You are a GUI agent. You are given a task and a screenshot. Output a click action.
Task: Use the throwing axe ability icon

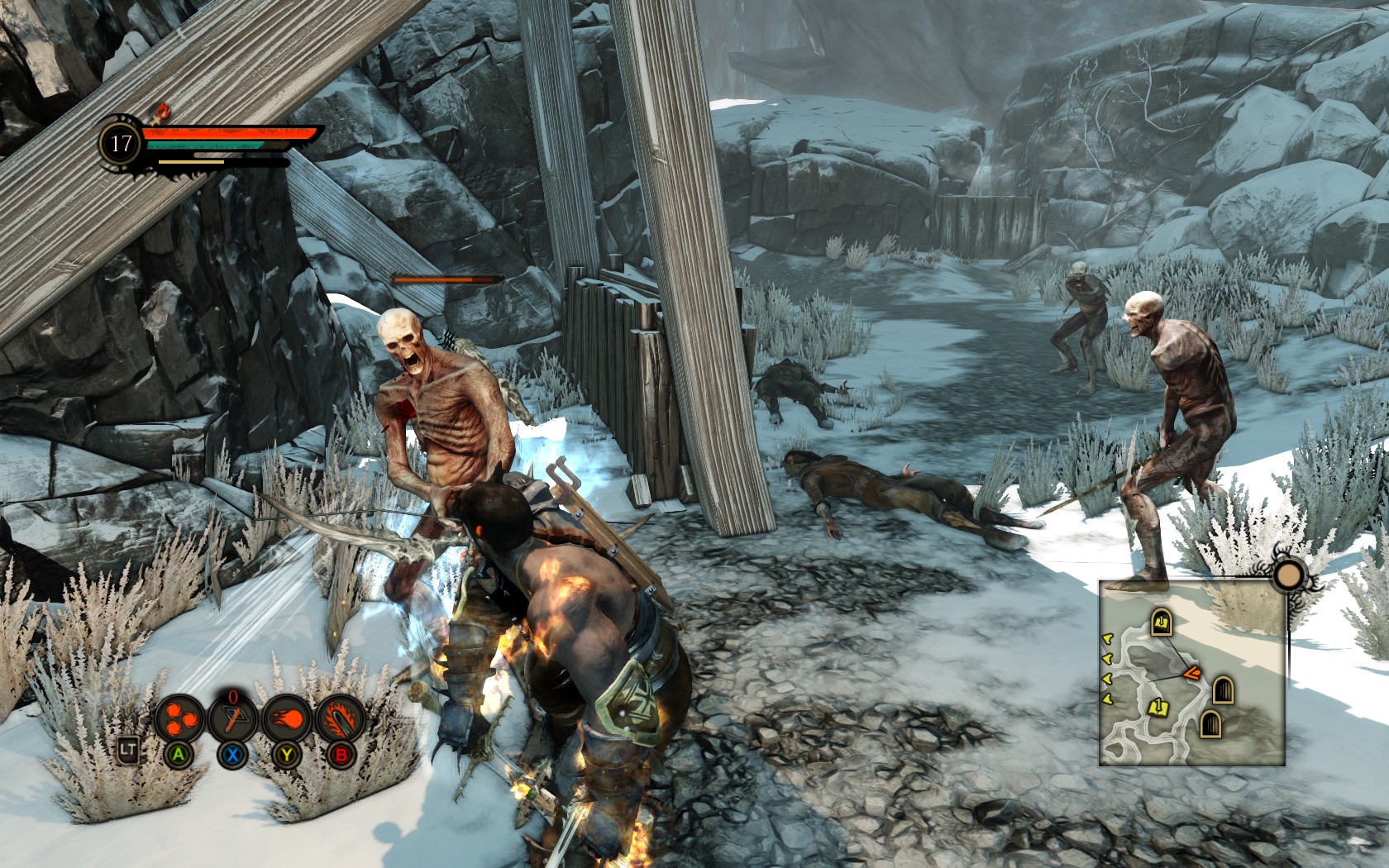click(x=233, y=718)
